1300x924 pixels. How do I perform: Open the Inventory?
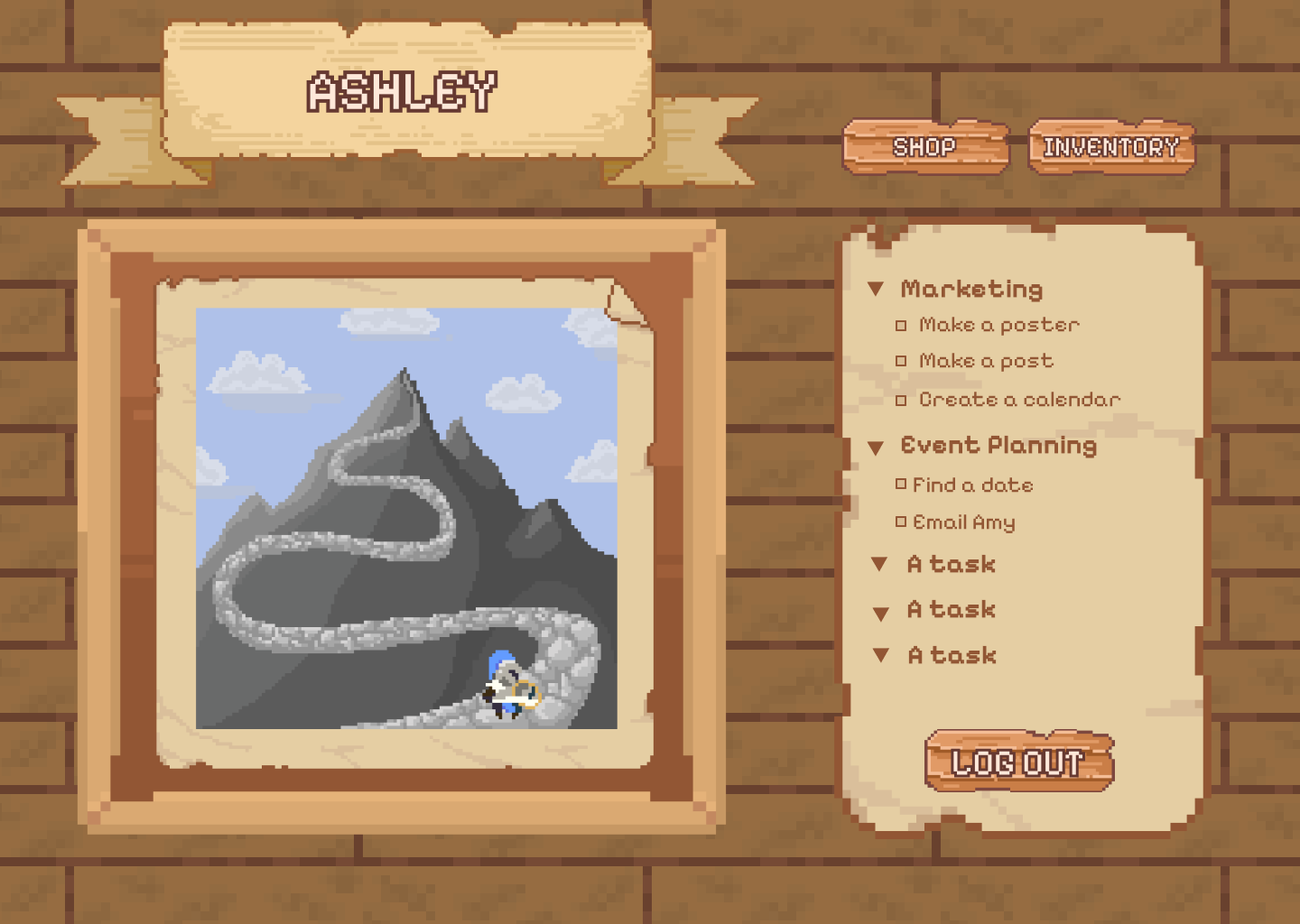point(1111,147)
